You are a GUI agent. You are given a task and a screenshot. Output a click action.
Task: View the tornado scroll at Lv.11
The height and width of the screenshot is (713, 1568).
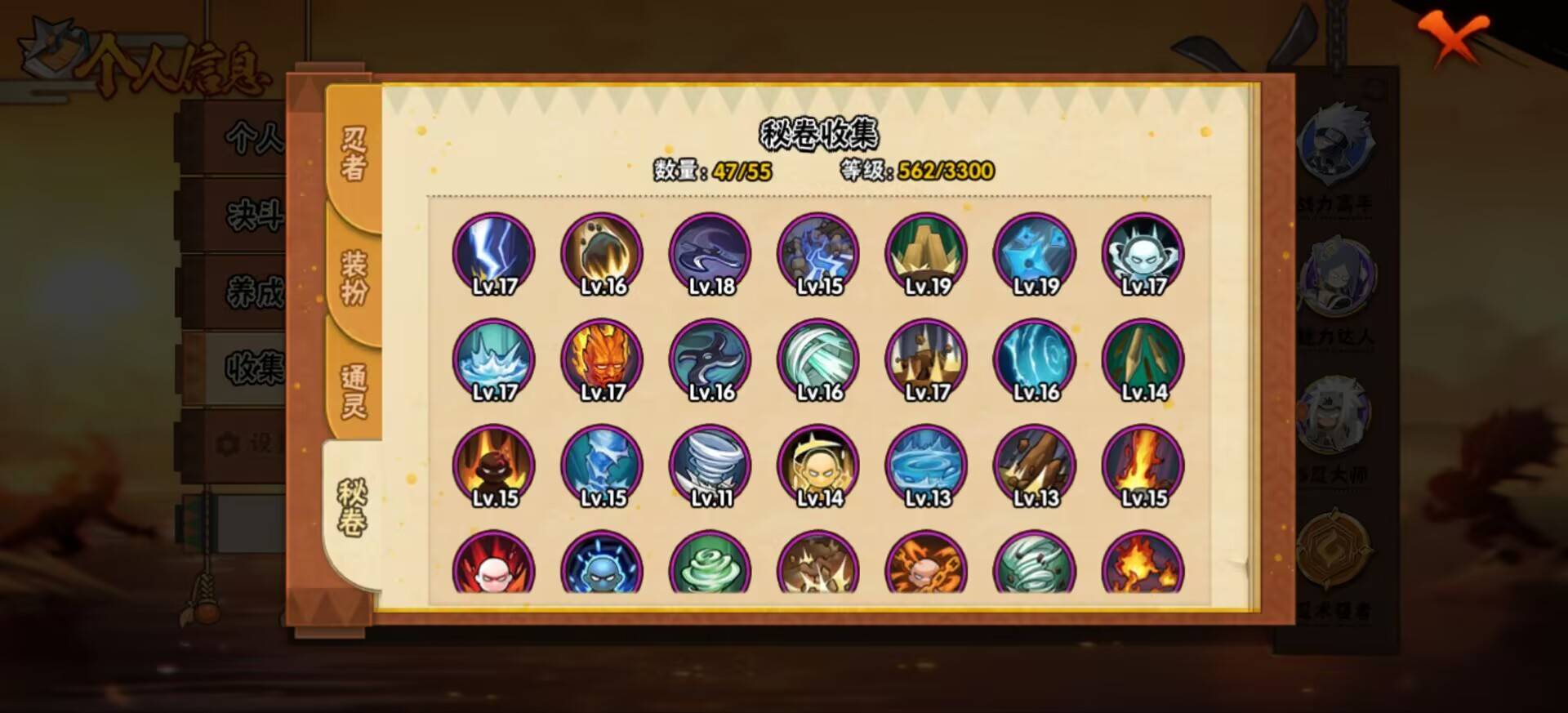(x=709, y=464)
